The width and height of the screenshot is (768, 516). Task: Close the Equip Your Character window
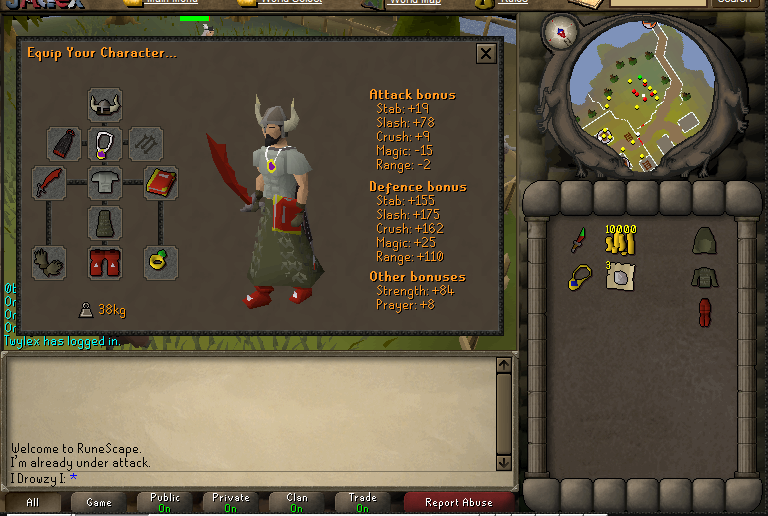tap(486, 54)
